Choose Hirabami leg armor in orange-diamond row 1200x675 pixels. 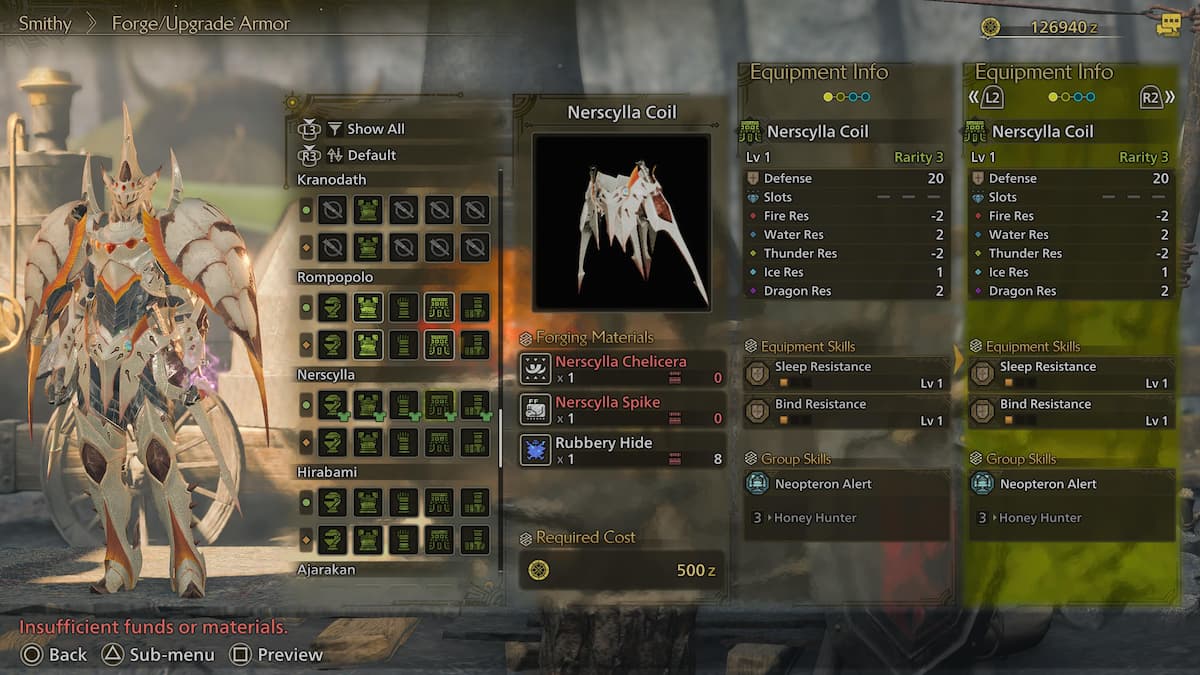pos(475,539)
